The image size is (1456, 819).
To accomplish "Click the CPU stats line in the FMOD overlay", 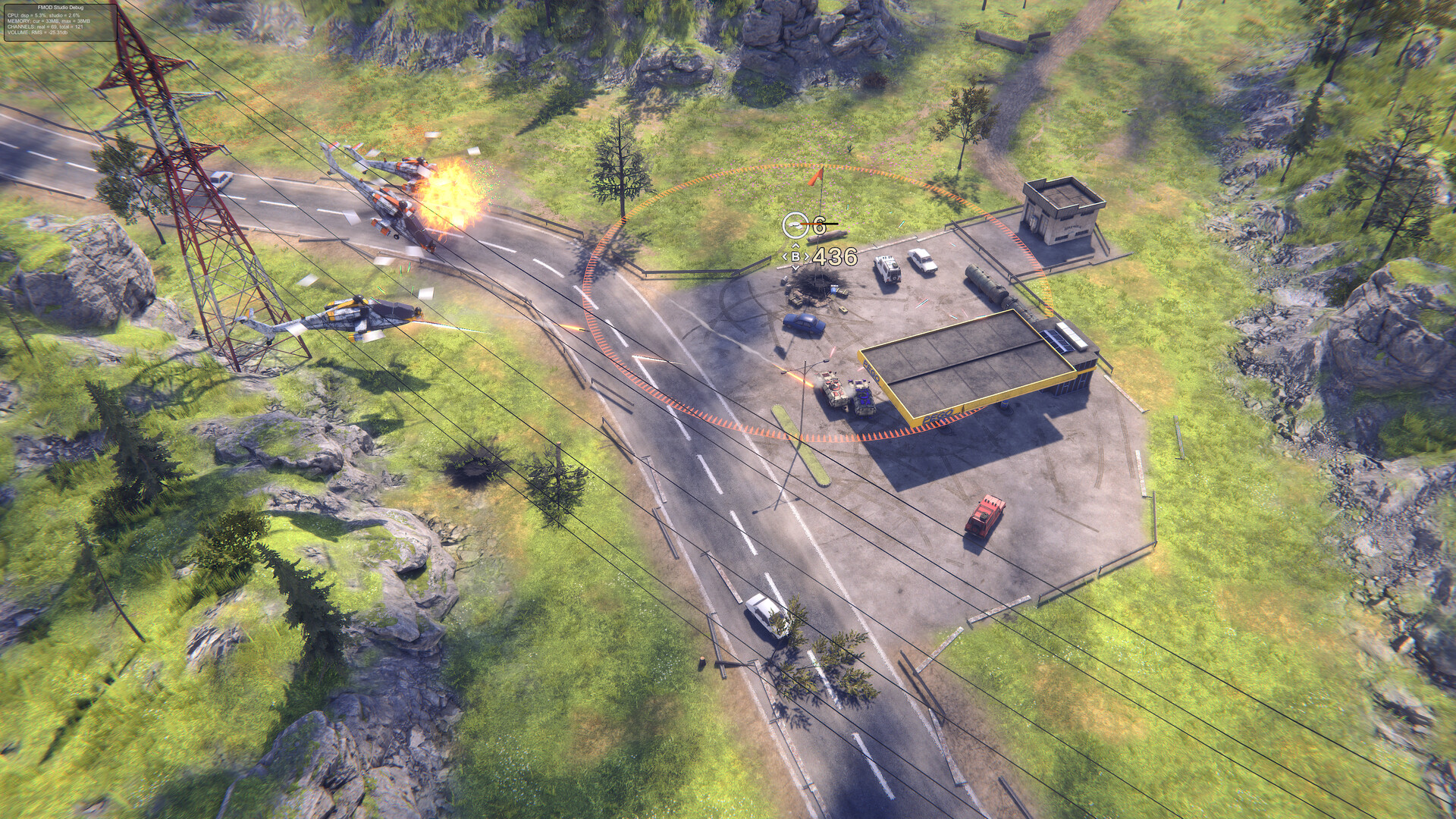I will (45, 17).
